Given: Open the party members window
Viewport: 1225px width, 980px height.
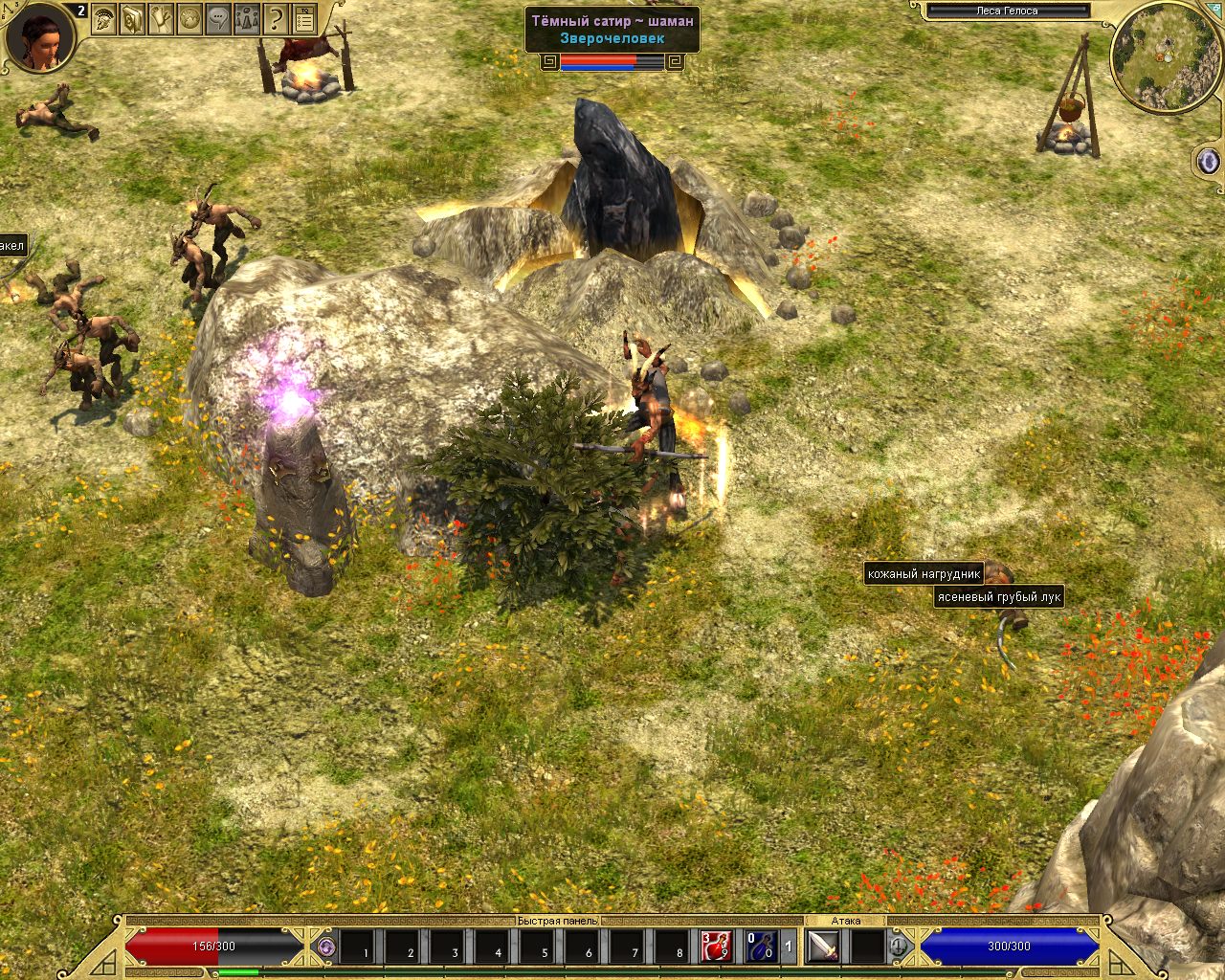Looking at the screenshot, I should pyautogui.click(x=247, y=18).
